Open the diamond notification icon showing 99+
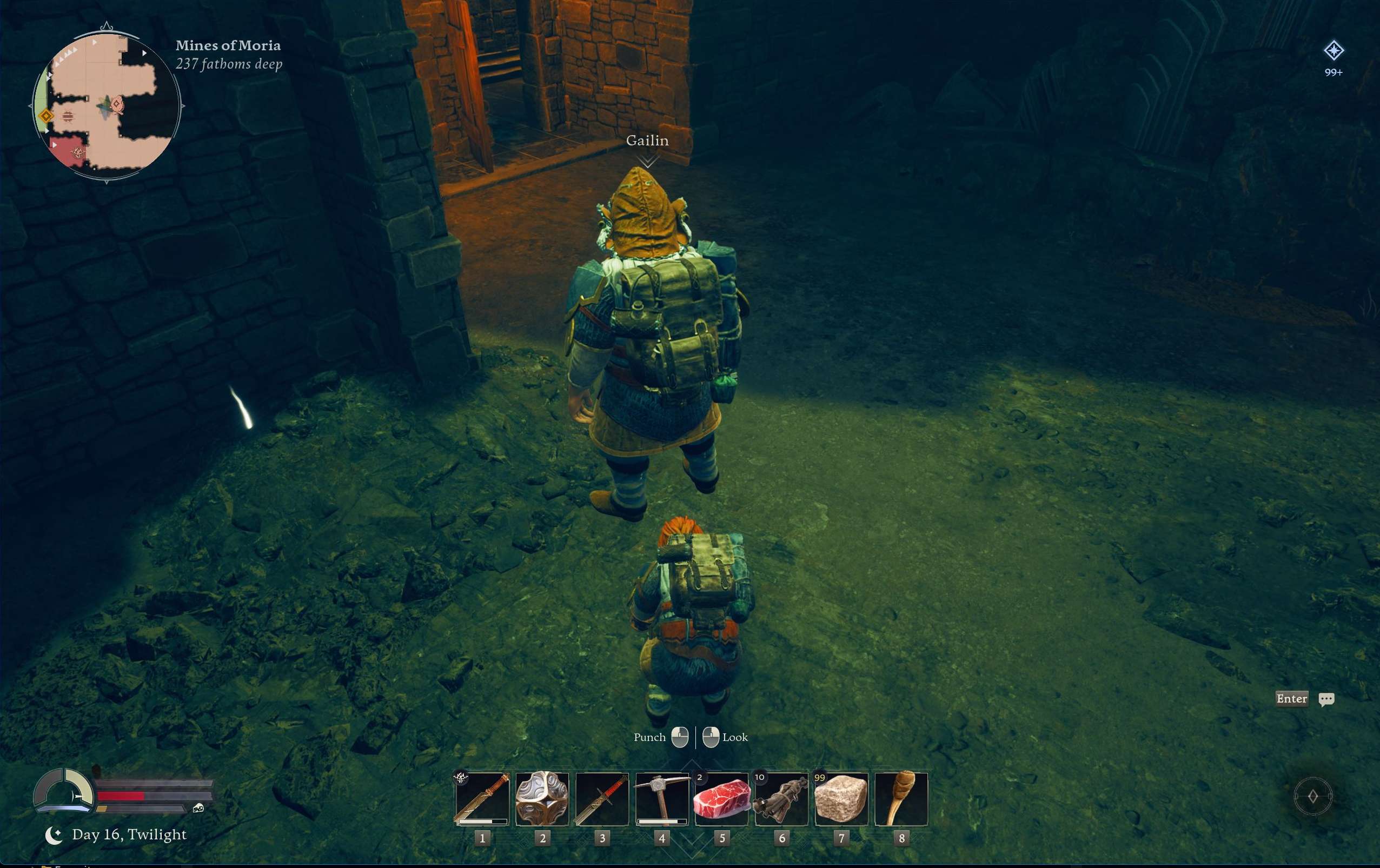1380x868 pixels. [1333, 51]
